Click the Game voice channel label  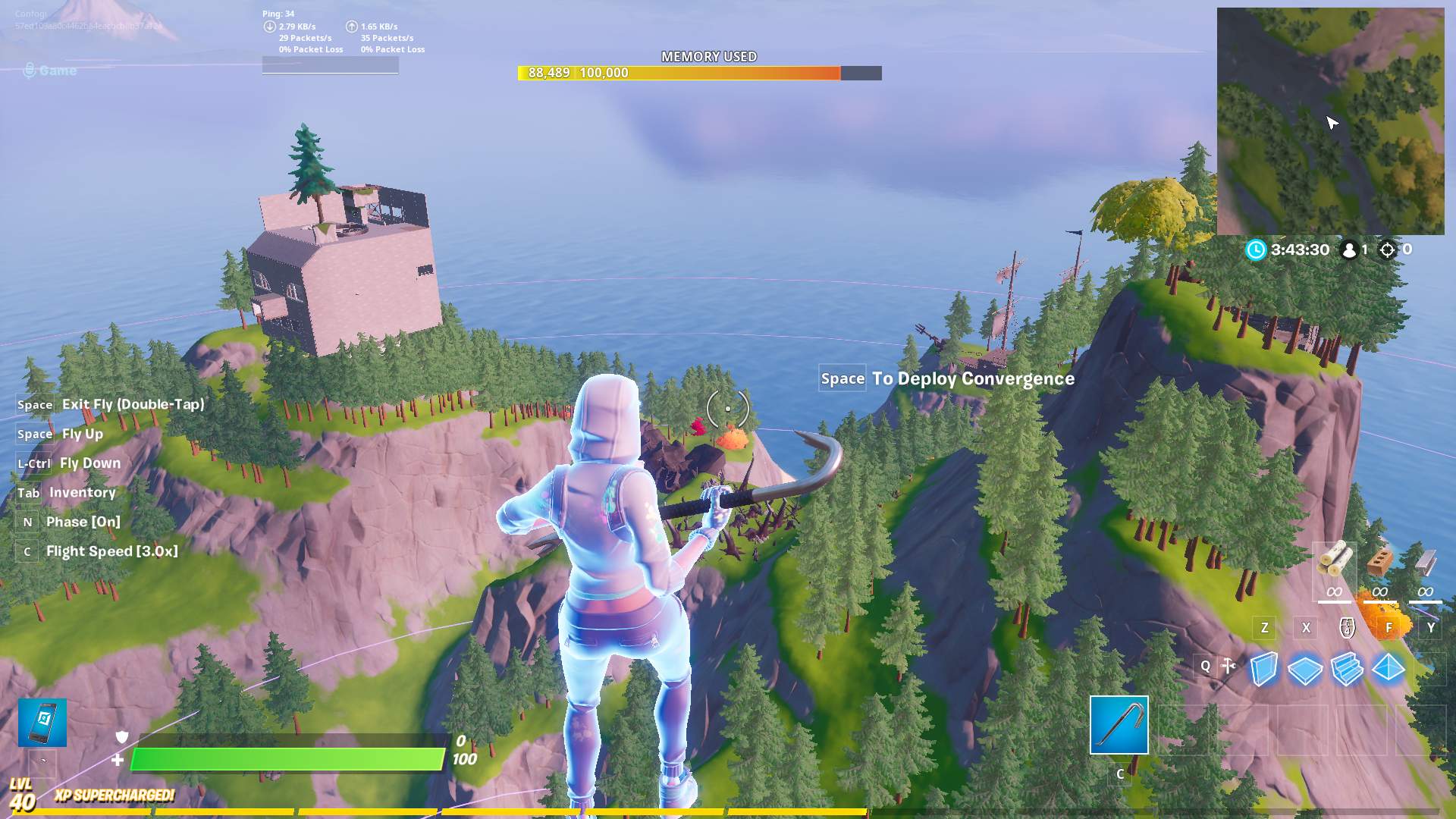click(x=57, y=71)
